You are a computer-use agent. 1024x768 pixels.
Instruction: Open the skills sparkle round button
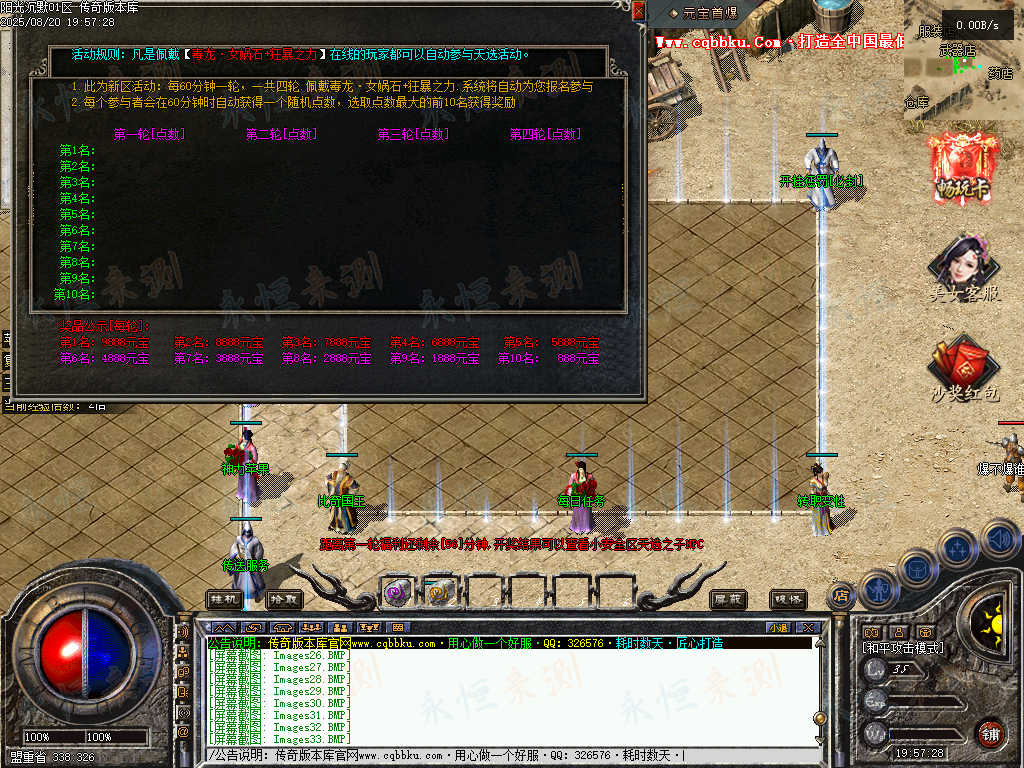tap(957, 548)
